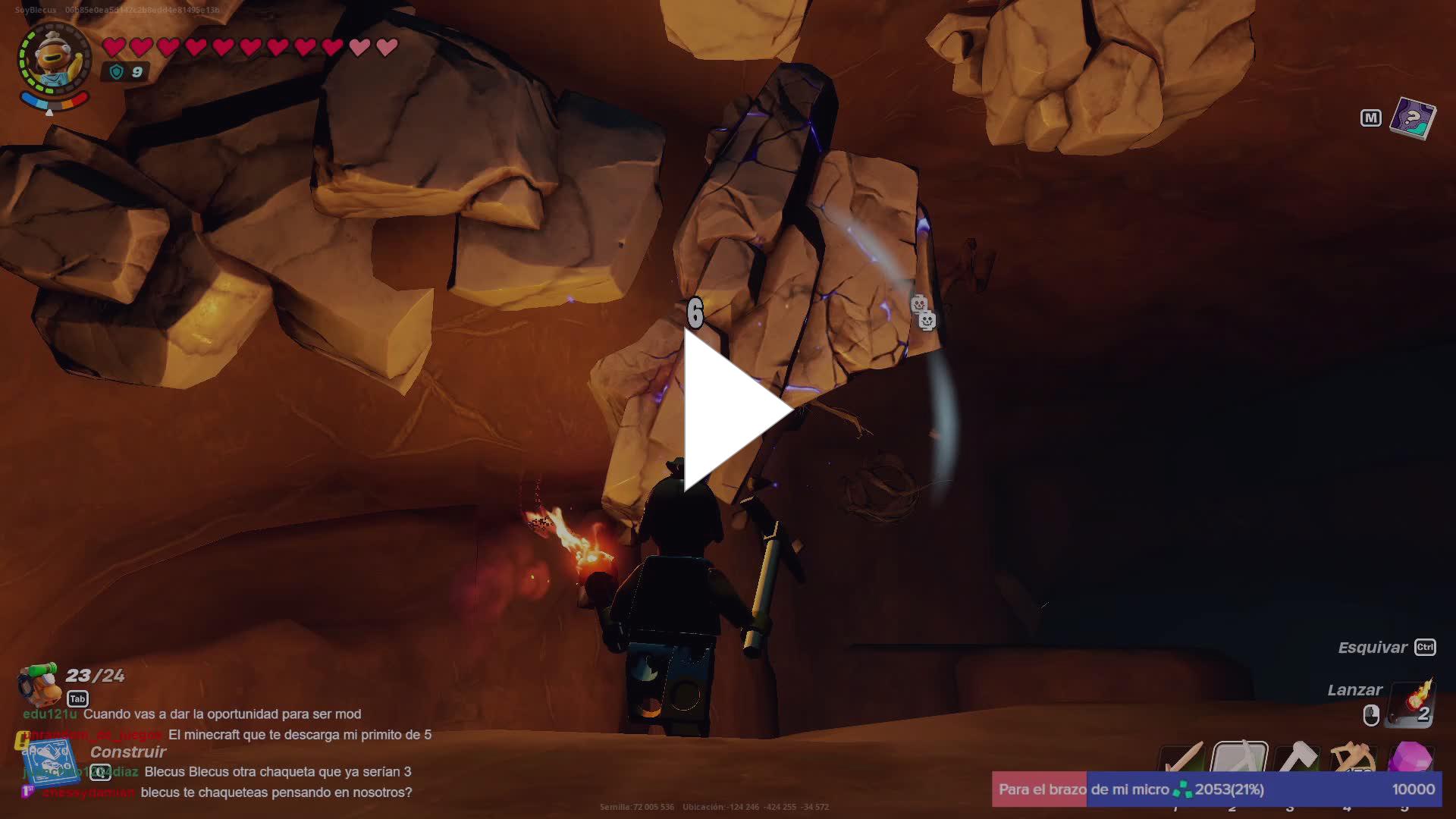The image size is (1456, 819).
Task: Select the highlighted pickaxe hotbar slot
Action: point(1239,758)
